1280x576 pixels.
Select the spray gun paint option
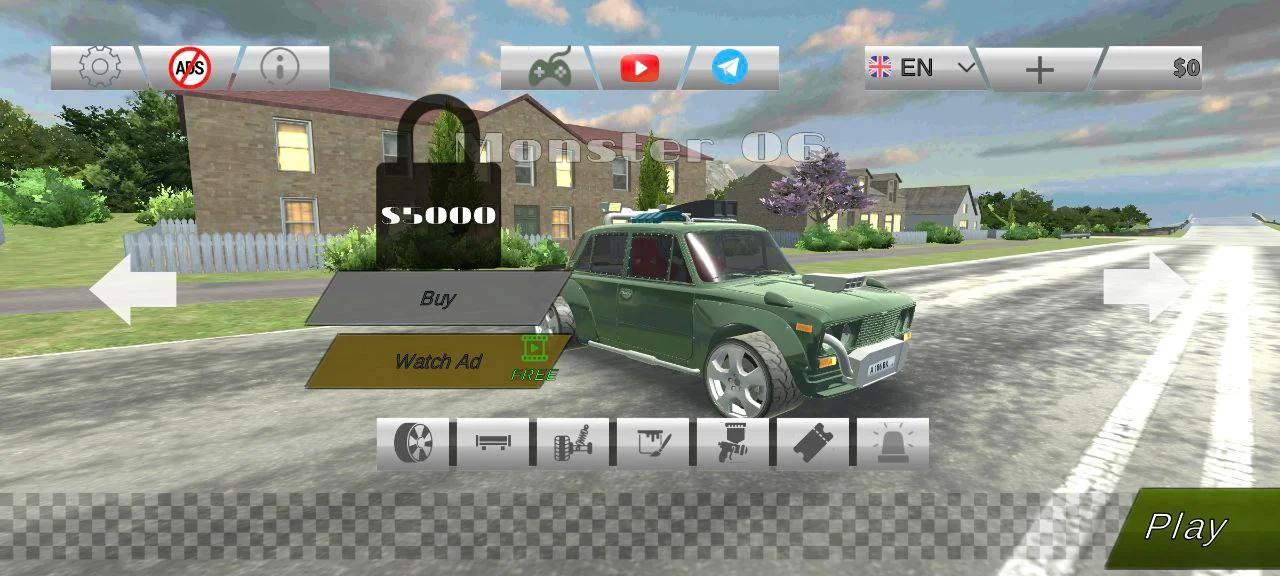(733, 443)
